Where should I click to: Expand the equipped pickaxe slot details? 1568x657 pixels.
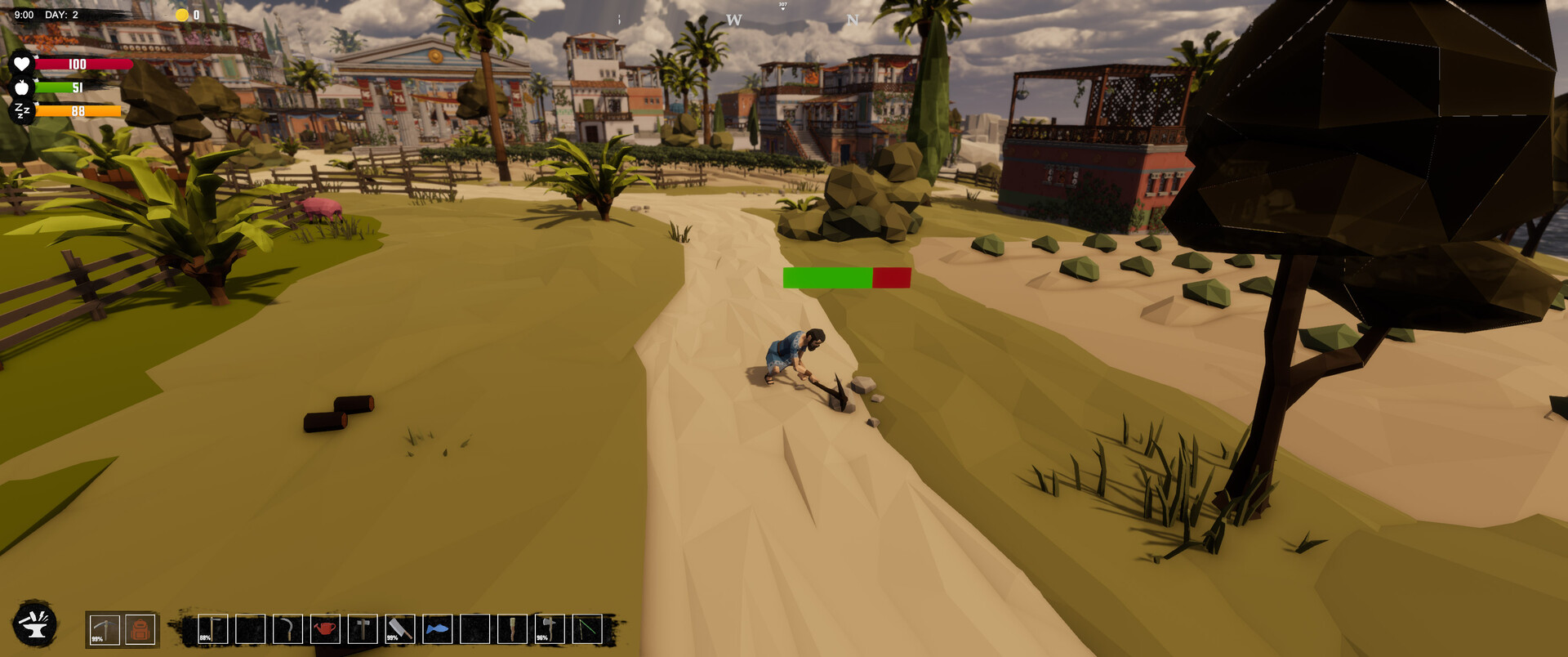(x=105, y=629)
